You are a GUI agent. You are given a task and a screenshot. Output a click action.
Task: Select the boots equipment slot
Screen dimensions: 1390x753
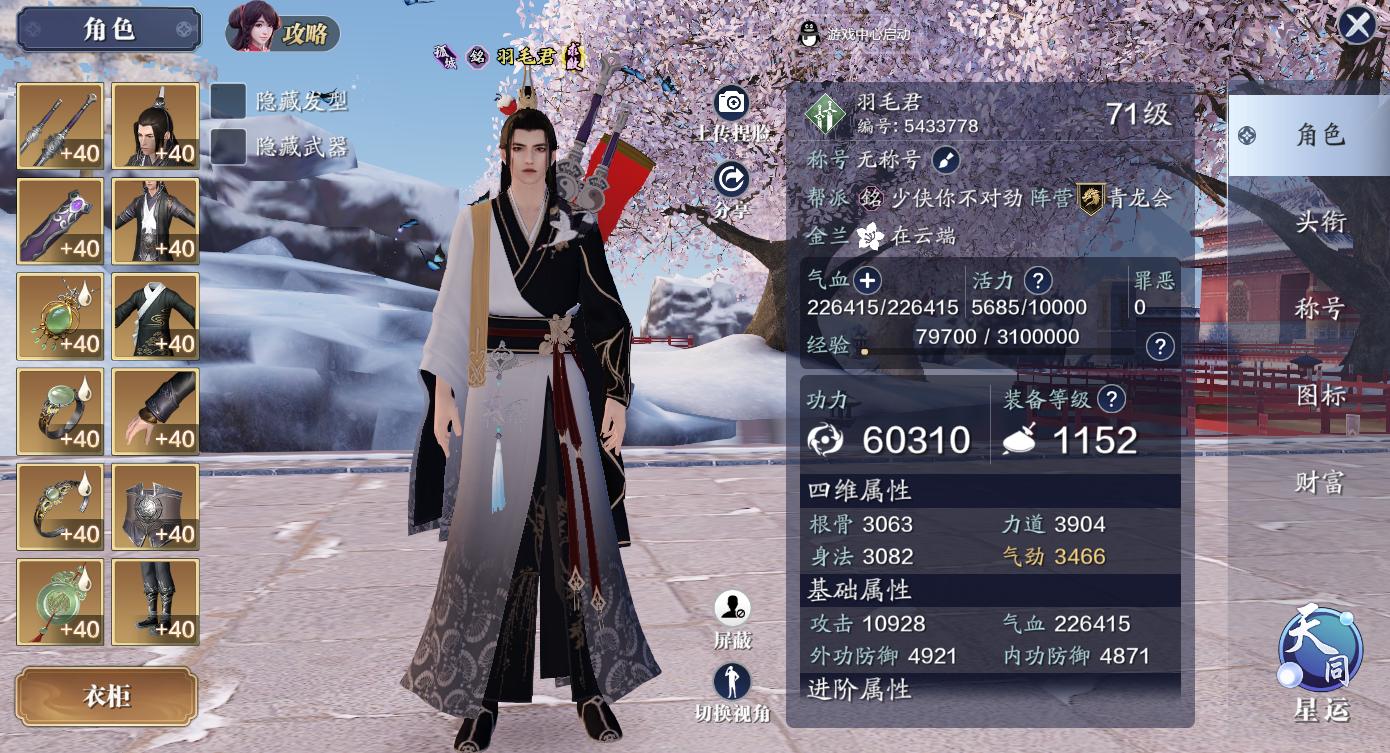(x=155, y=601)
